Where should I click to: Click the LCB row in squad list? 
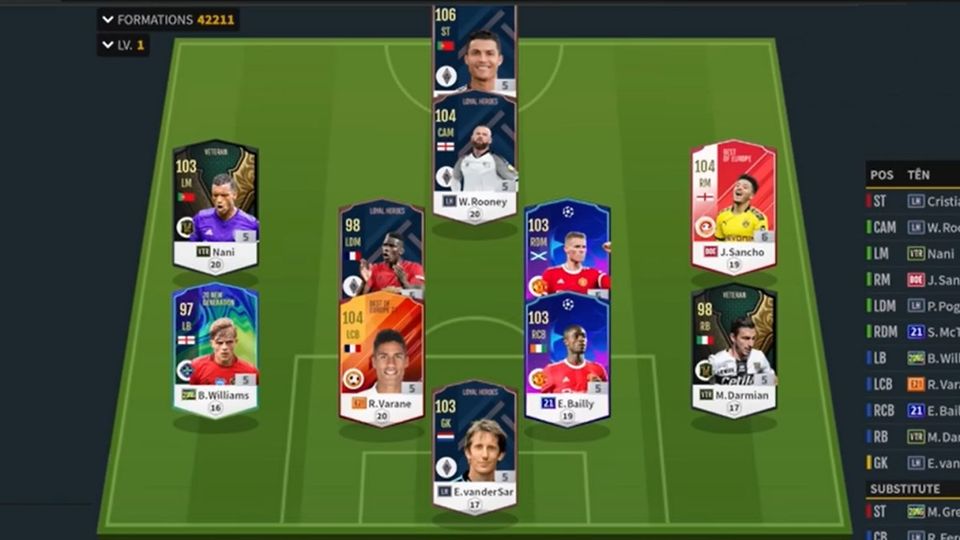[912, 384]
